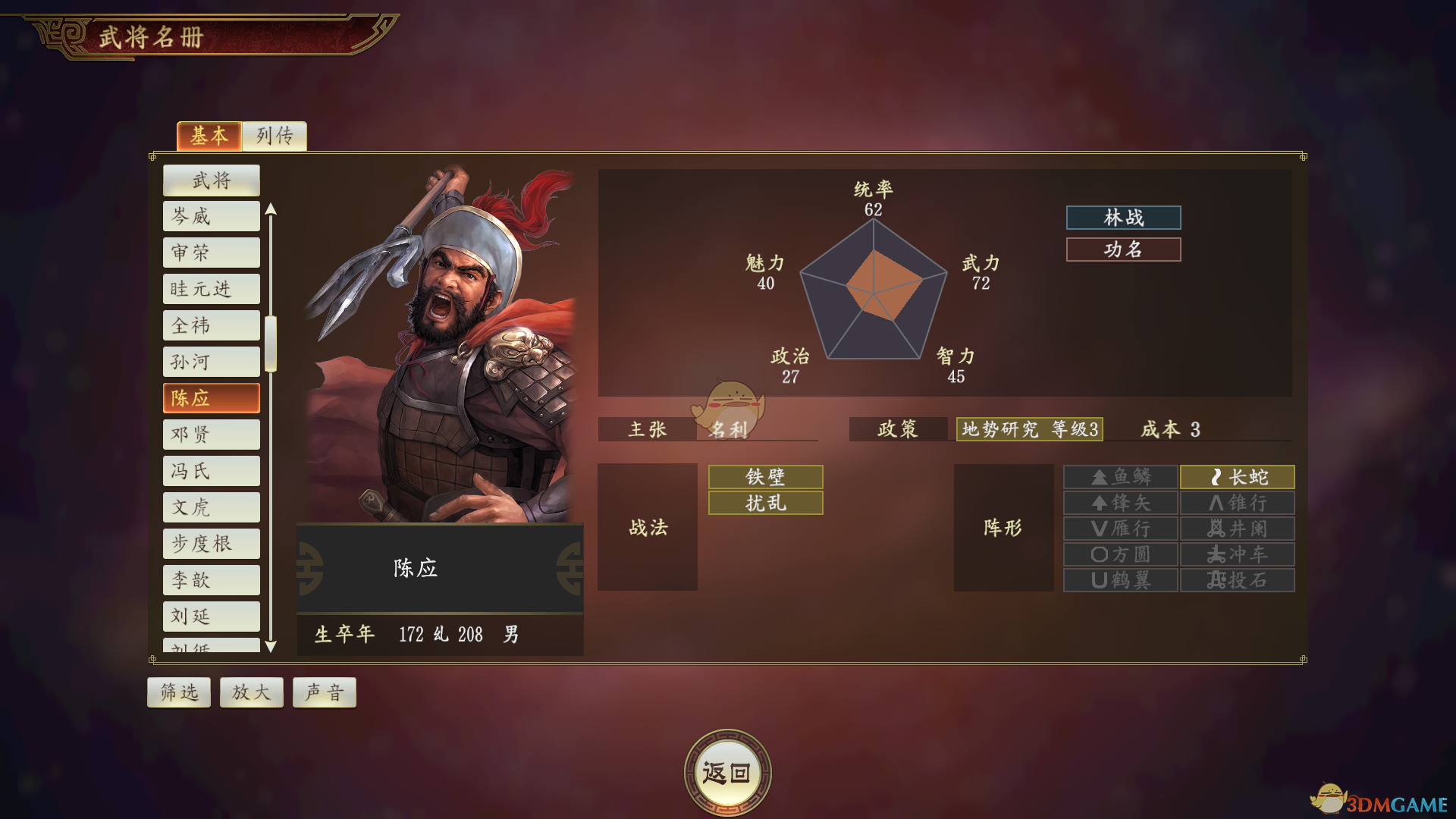This screenshot has width=1456, height=819.
Task: Select the 鱼鳞 (fish scale) formation icon
Action: pyautogui.click(x=1120, y=477)
